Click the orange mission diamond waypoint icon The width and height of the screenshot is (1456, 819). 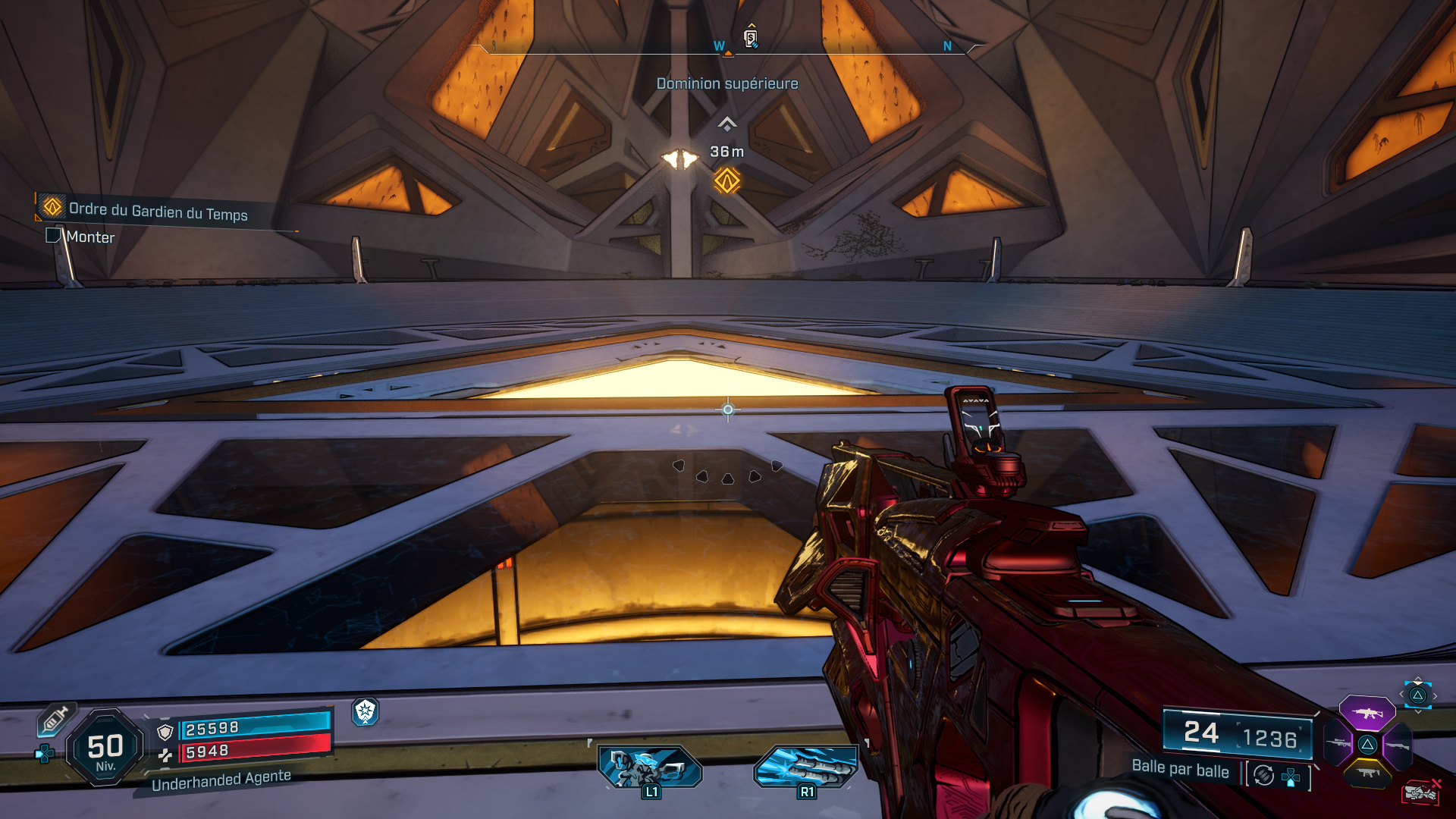click(726, 182)
